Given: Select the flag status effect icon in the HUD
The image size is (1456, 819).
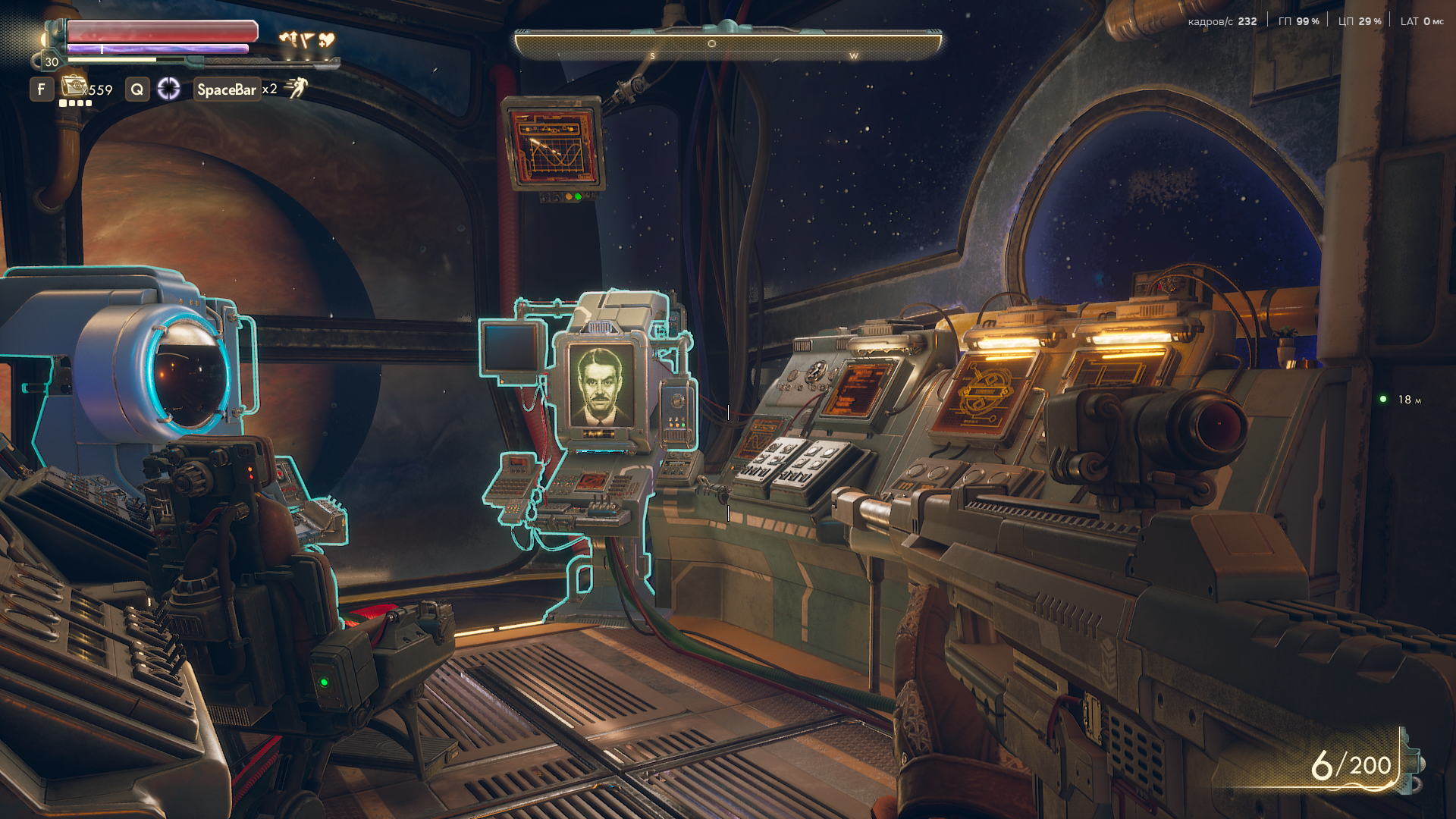Looking at the screenshot, I should tap(308, 39).
